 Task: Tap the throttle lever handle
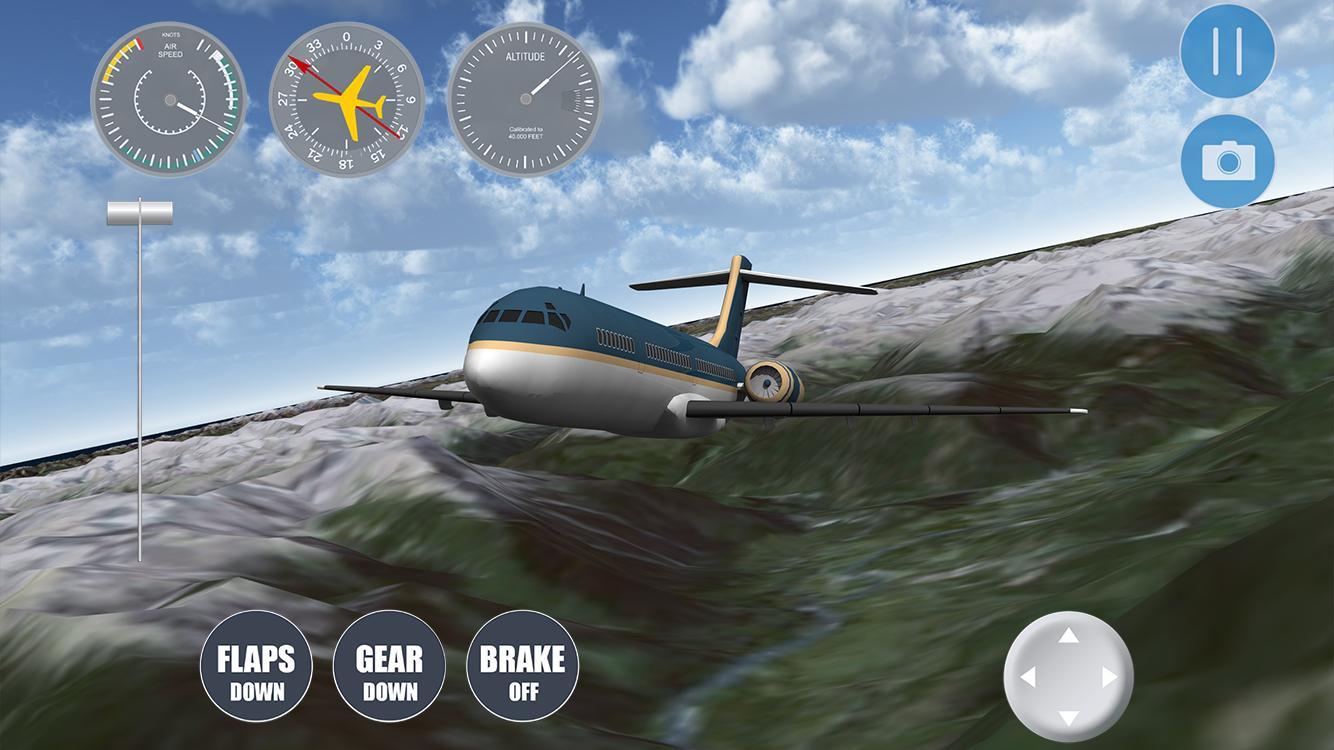point(139,212)
